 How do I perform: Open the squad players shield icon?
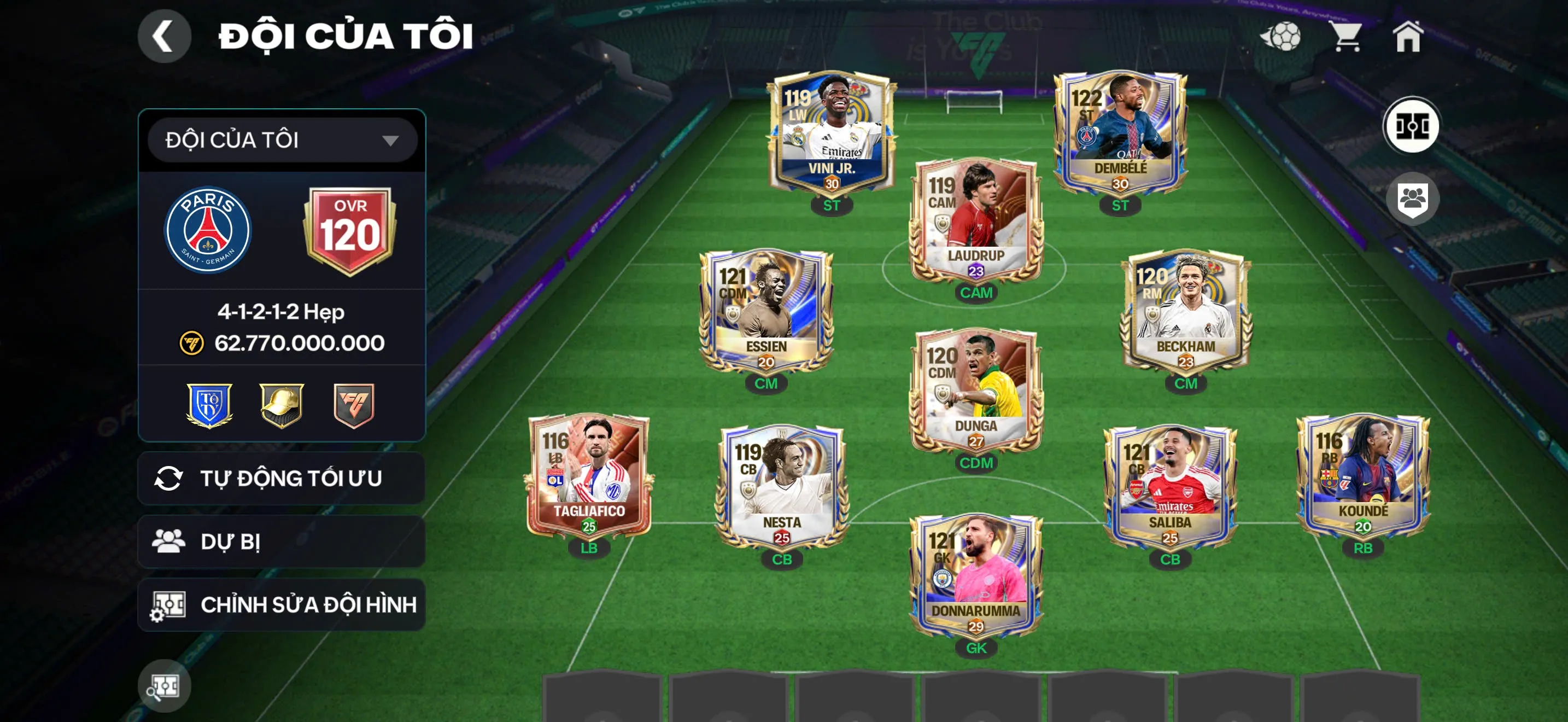pyautogui.click(x=1412, y=199)
